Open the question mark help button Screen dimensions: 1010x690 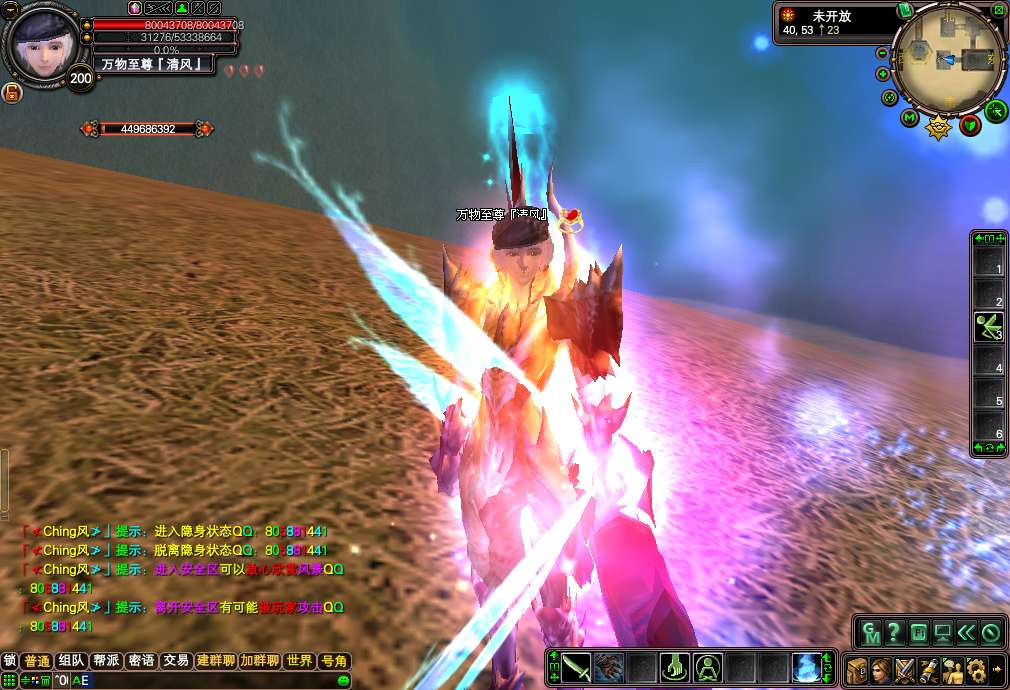coord(895,632)
